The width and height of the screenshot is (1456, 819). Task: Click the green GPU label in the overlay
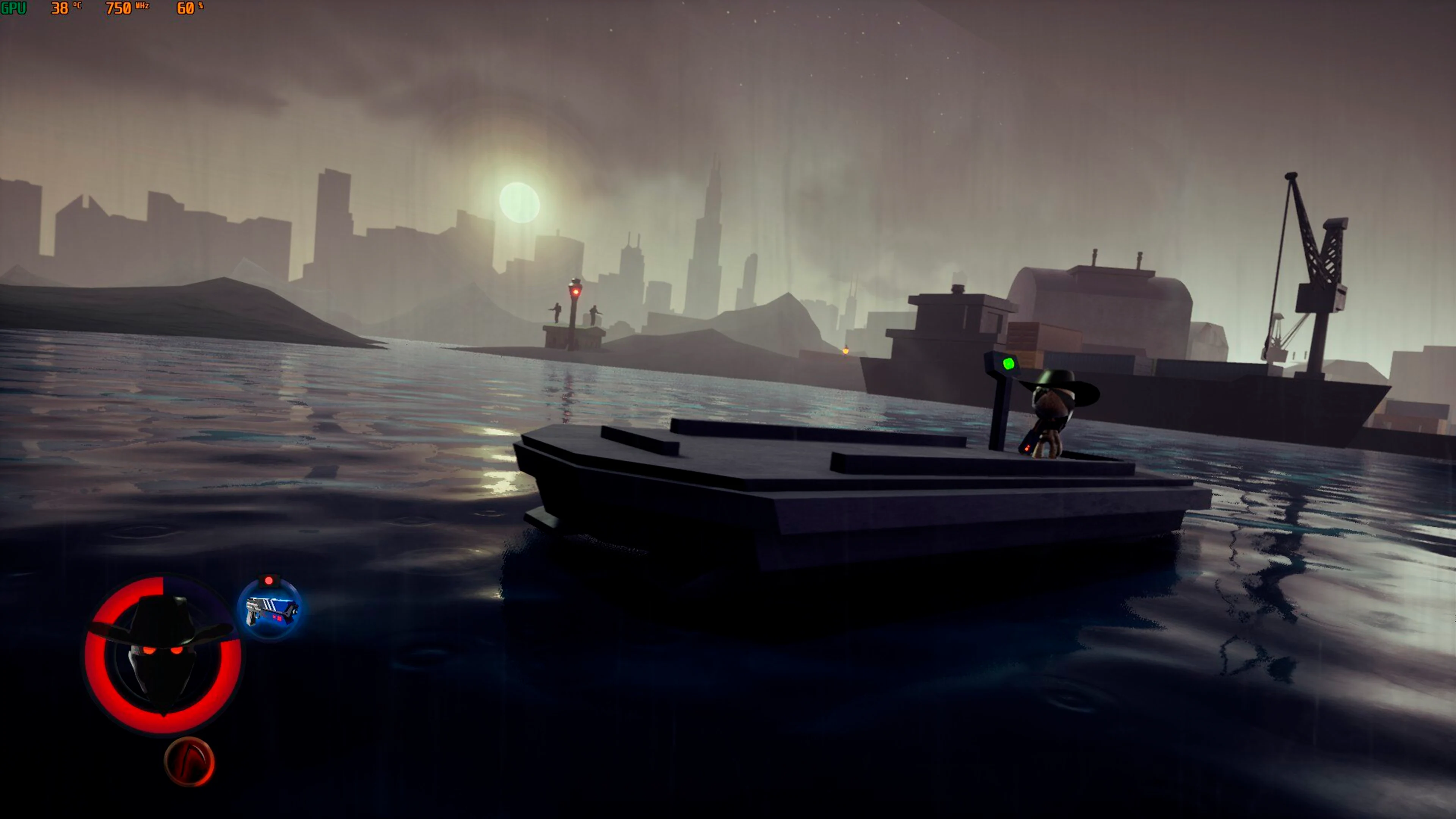click(13, 8)
